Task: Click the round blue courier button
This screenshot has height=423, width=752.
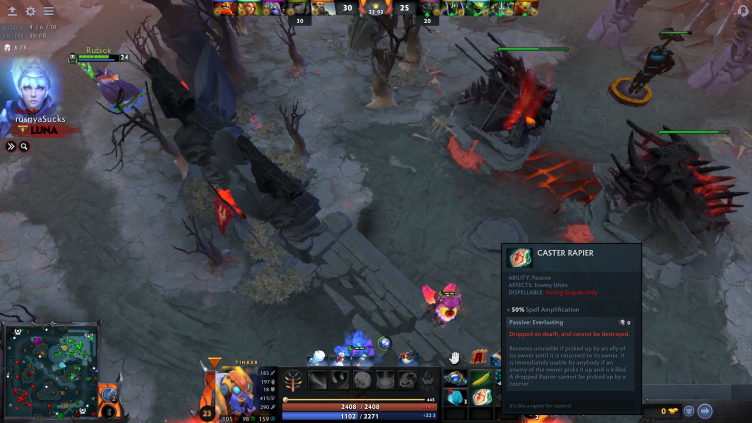Action: point(705,411)
